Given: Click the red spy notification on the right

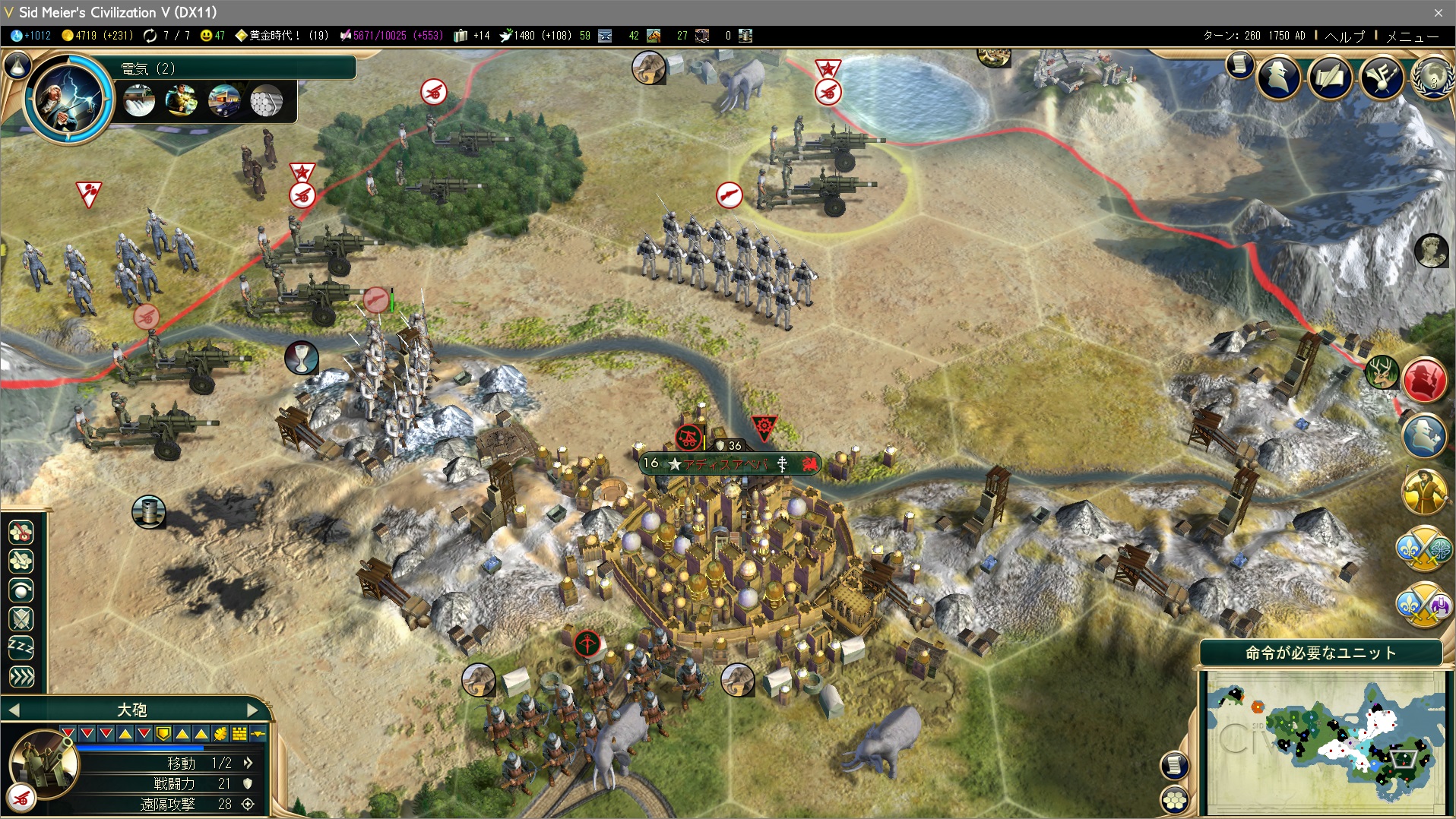Looking at the screenshot, I should point(1424,379).
